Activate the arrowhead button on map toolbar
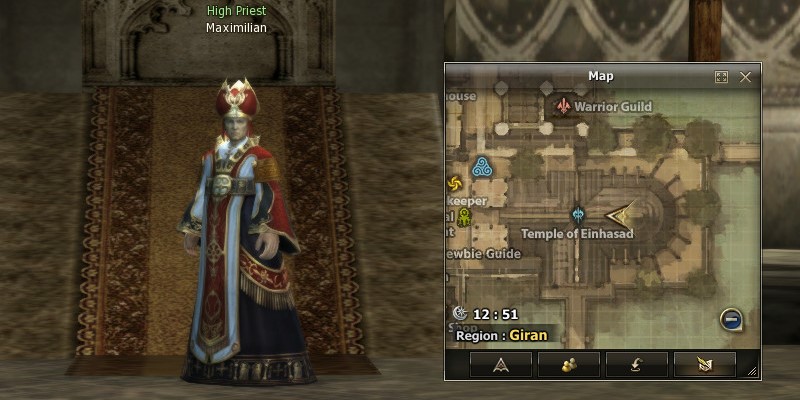This screenshot has height=400, width=800. tap(500, 364)
